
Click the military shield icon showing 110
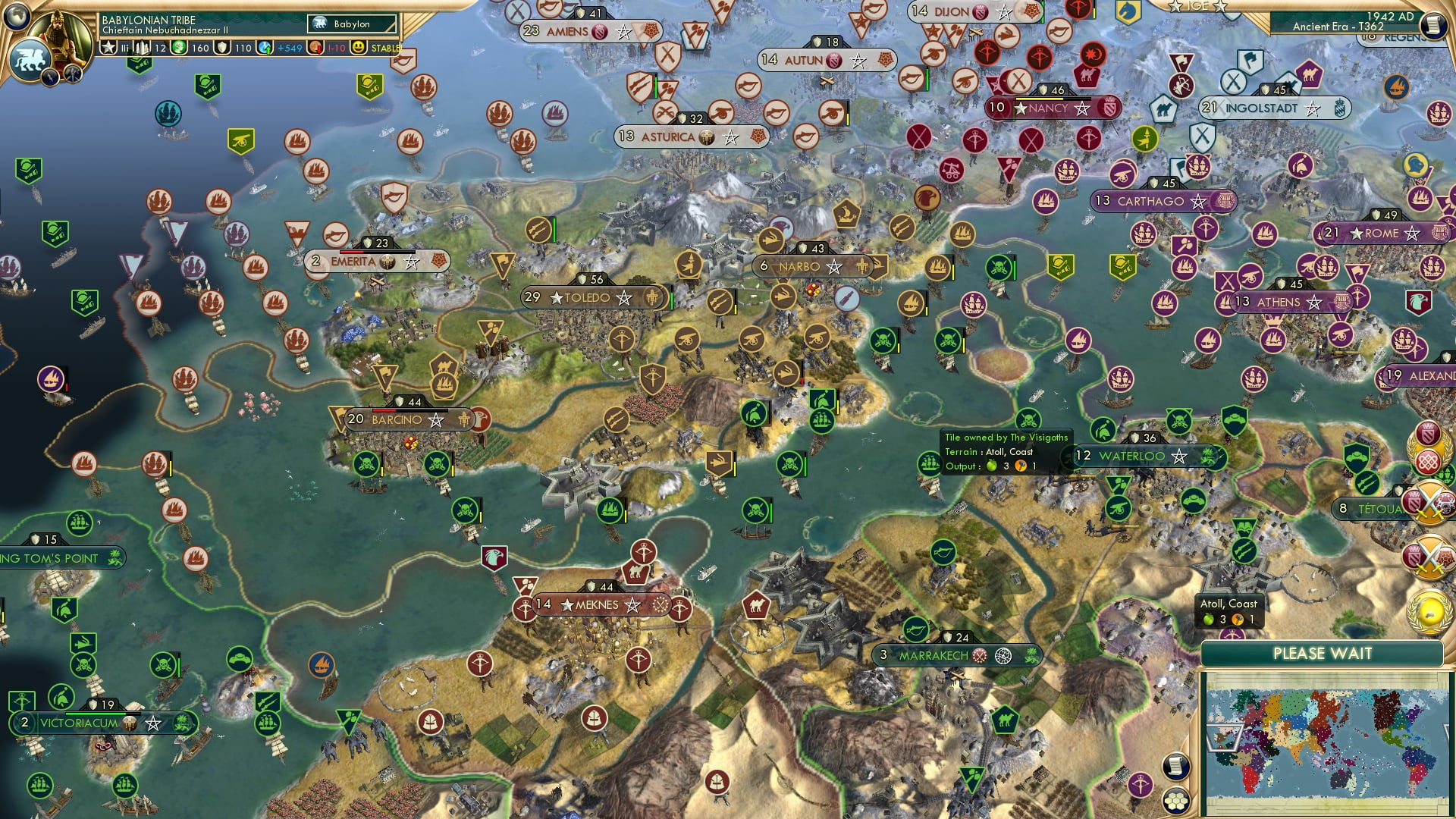pos(221,47)
